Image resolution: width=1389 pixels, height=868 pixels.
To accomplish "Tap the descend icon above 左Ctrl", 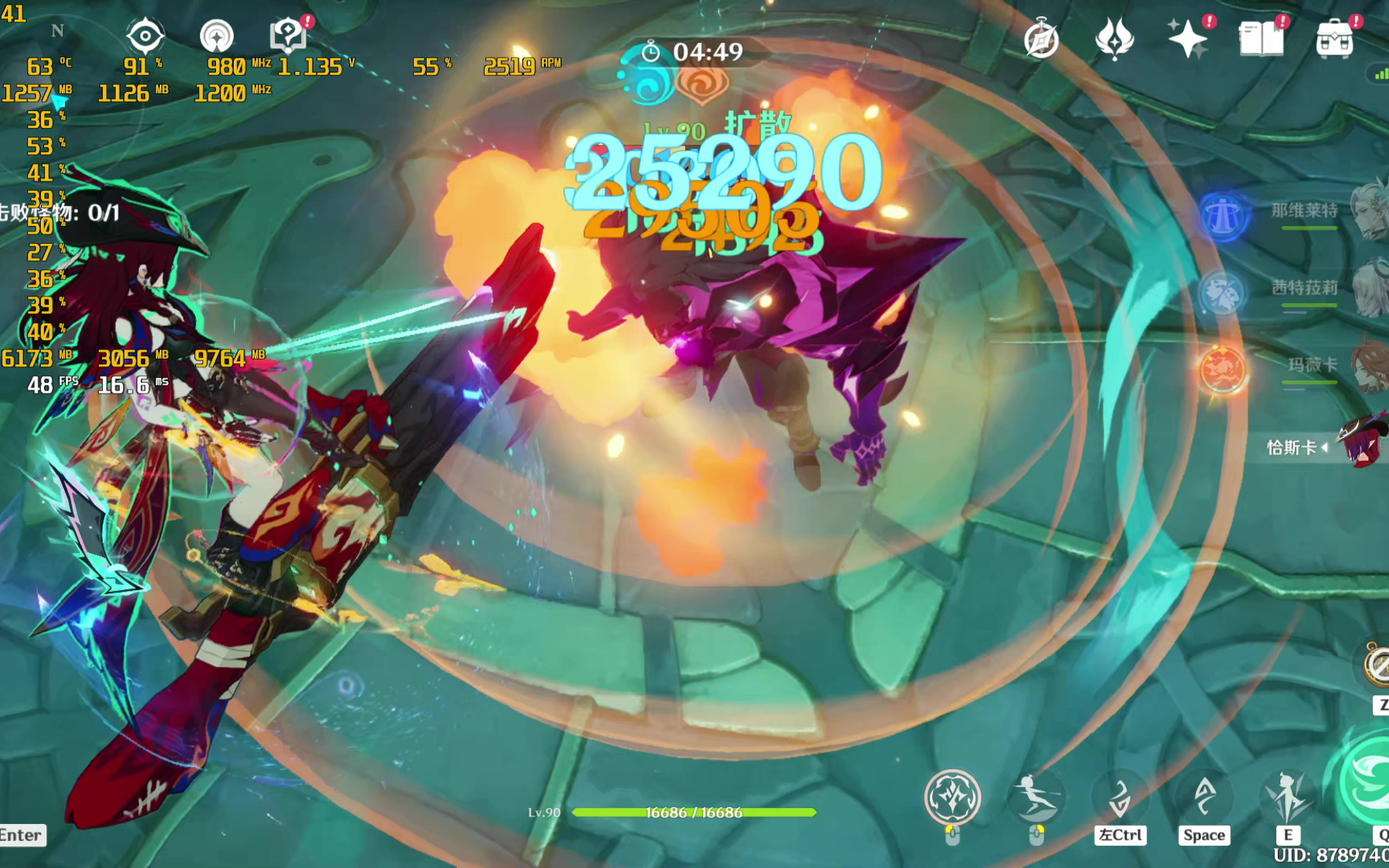I will 1120,797.
